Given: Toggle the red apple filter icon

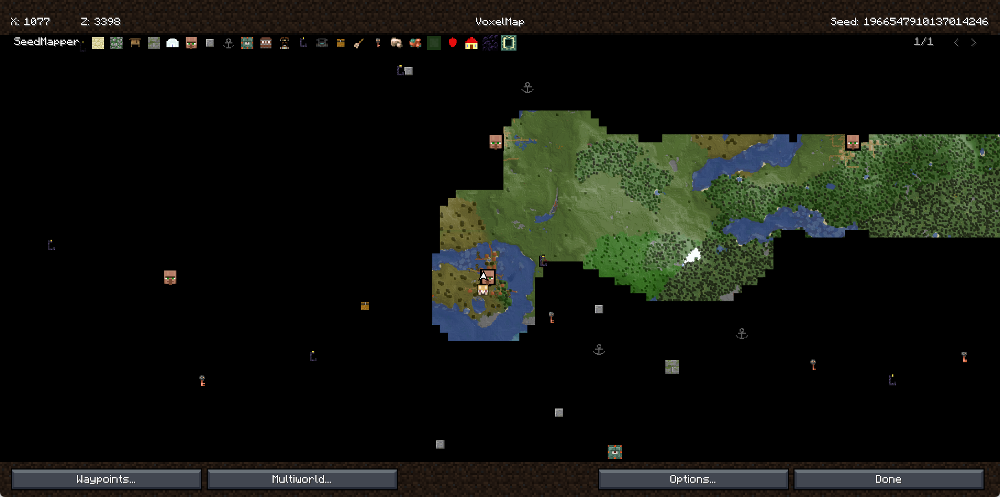Looking at the screenshot, I should 452,43.
